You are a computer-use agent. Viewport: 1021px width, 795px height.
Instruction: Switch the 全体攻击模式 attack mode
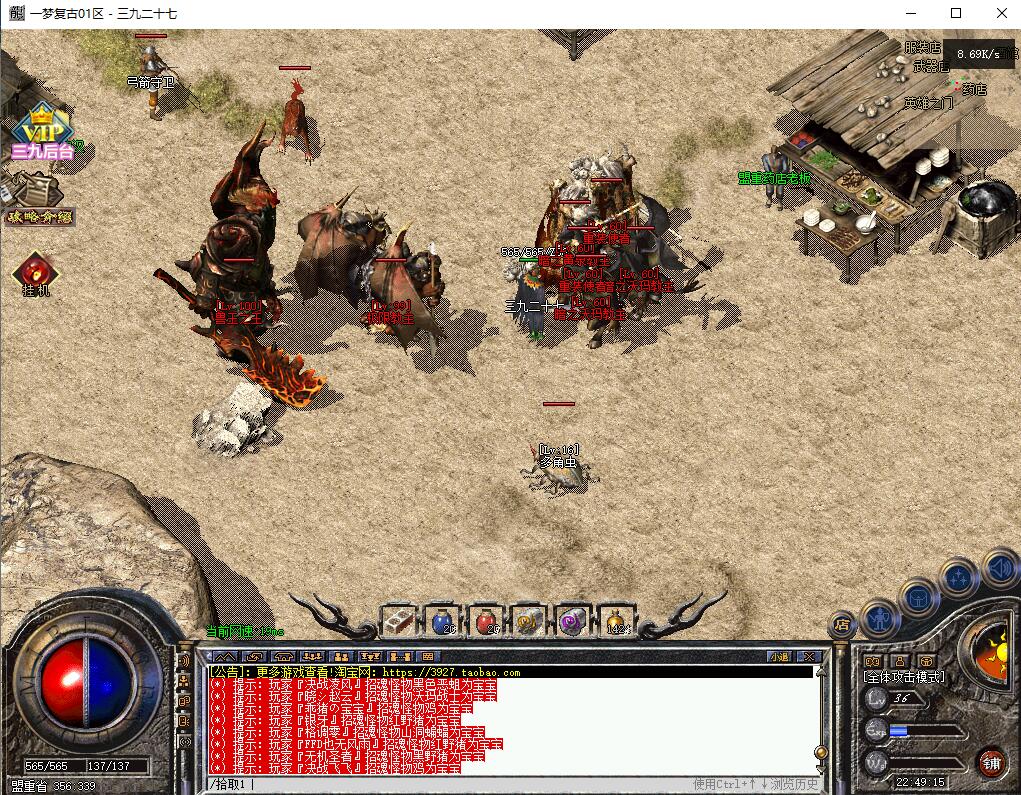904,677
